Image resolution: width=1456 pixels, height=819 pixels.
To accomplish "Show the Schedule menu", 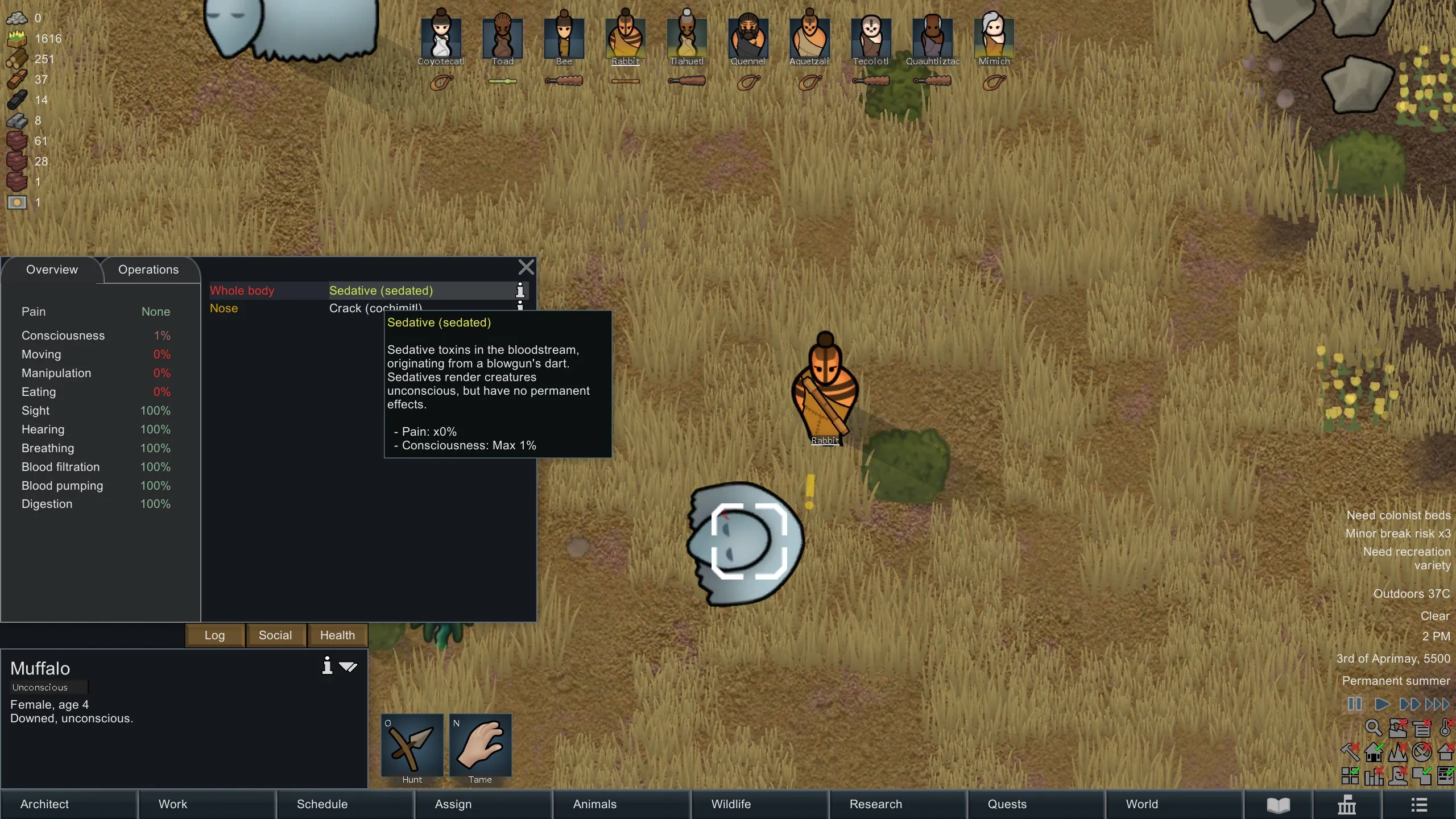I will click(x=345, y=804).
